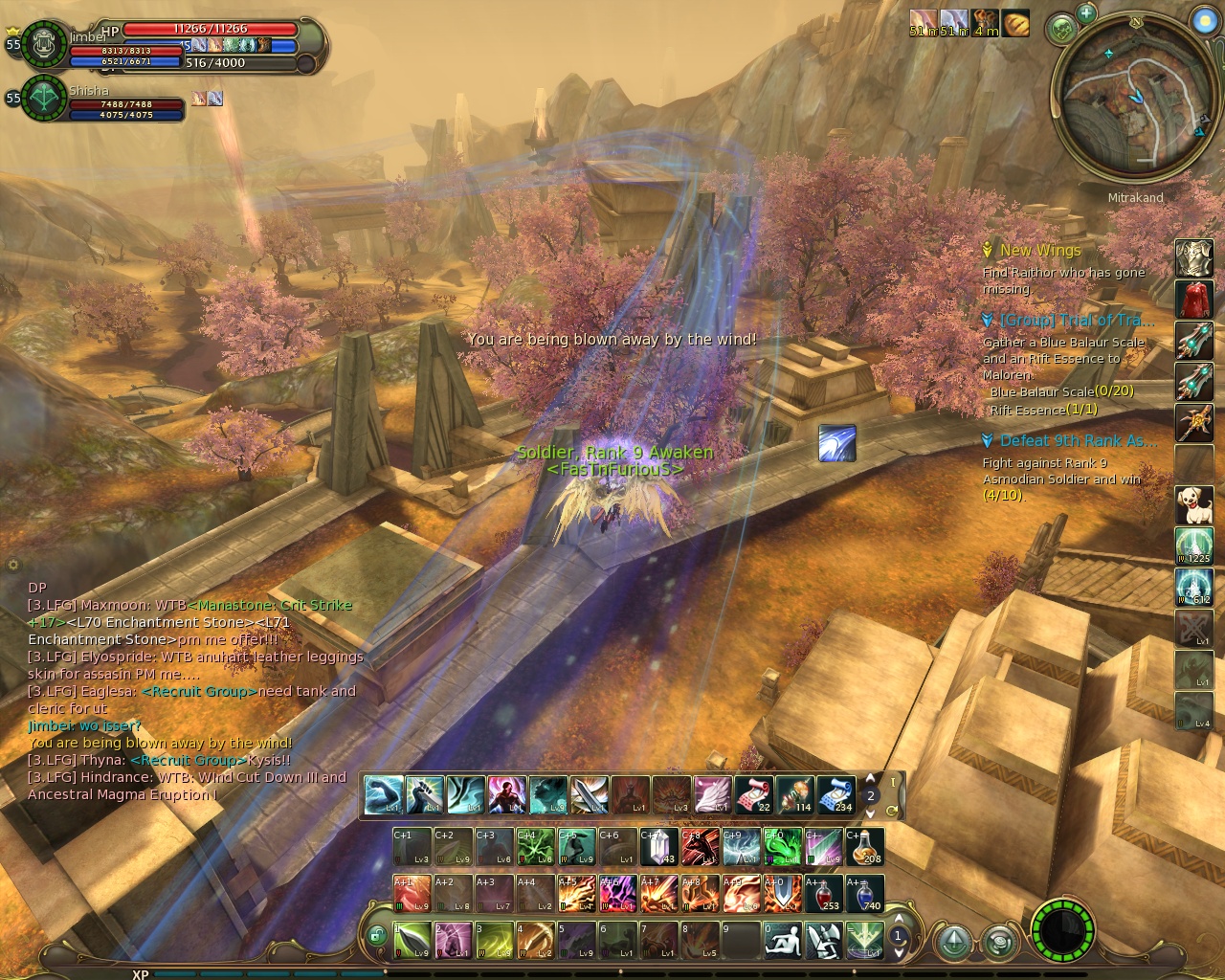Use the red scroll with 22 remaining

(753, 794)
